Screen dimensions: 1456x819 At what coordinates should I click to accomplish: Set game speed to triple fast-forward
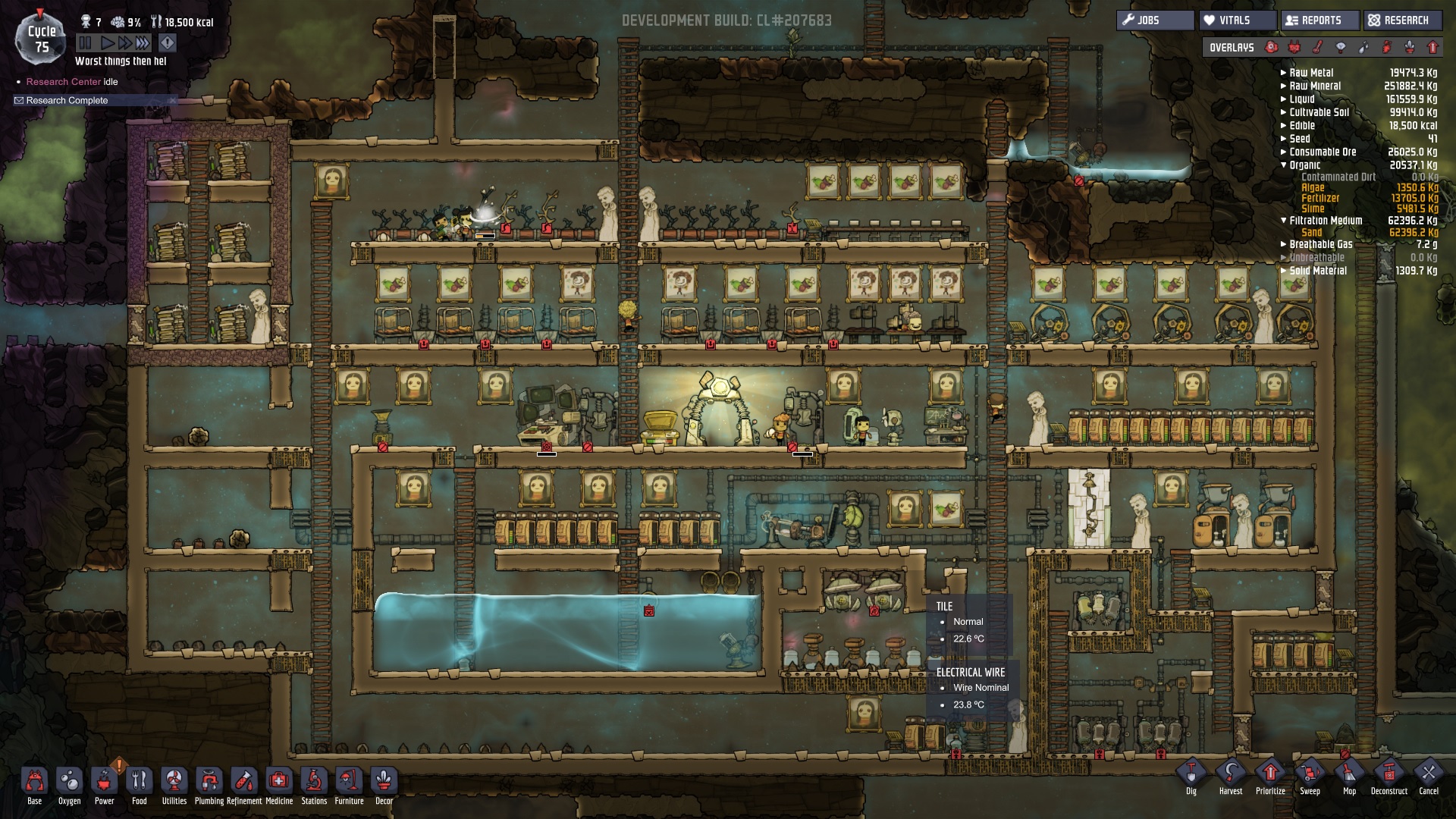[143, 43]
